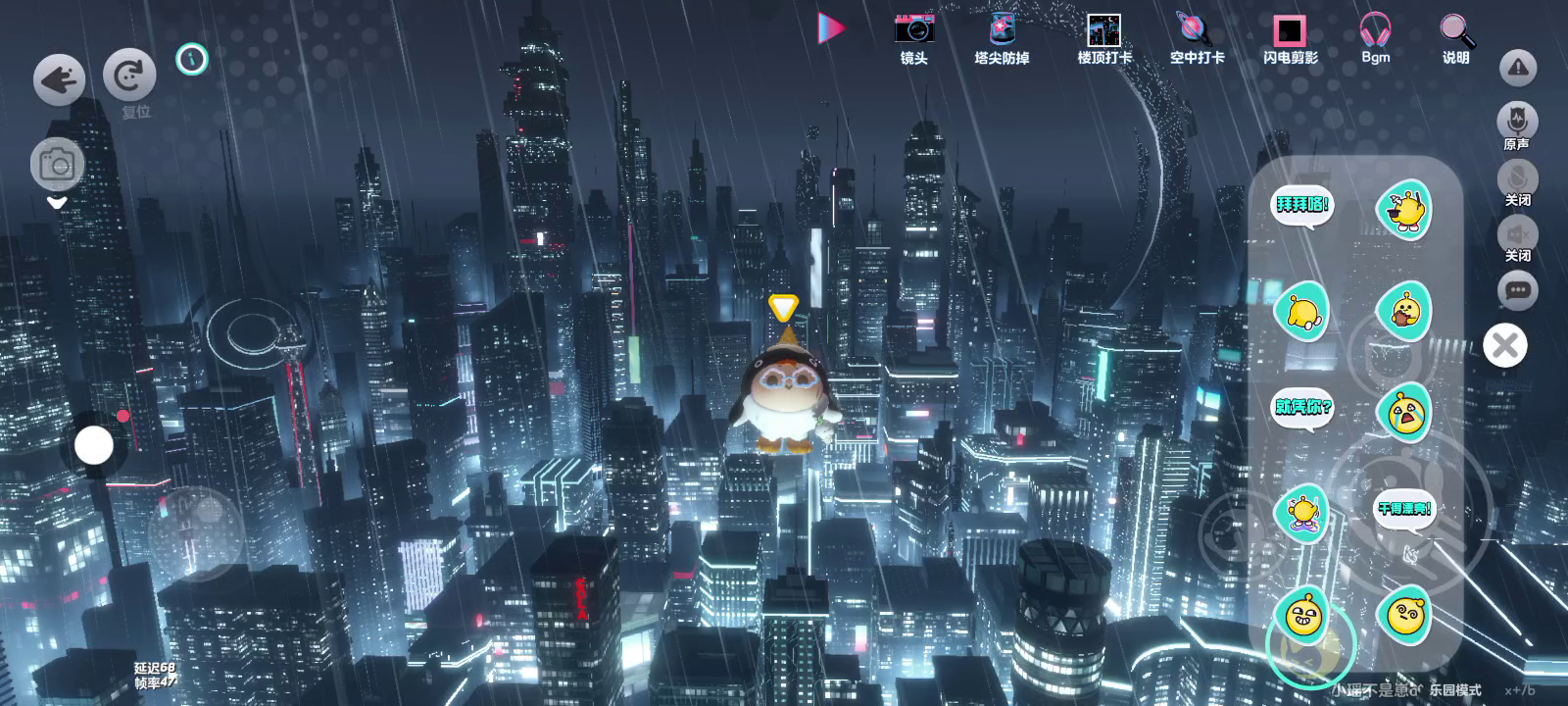Screen dimensions: 1568x706
Task: Select the 楼顶打卡 rooftop check-in
Action: coord(1103,37)
